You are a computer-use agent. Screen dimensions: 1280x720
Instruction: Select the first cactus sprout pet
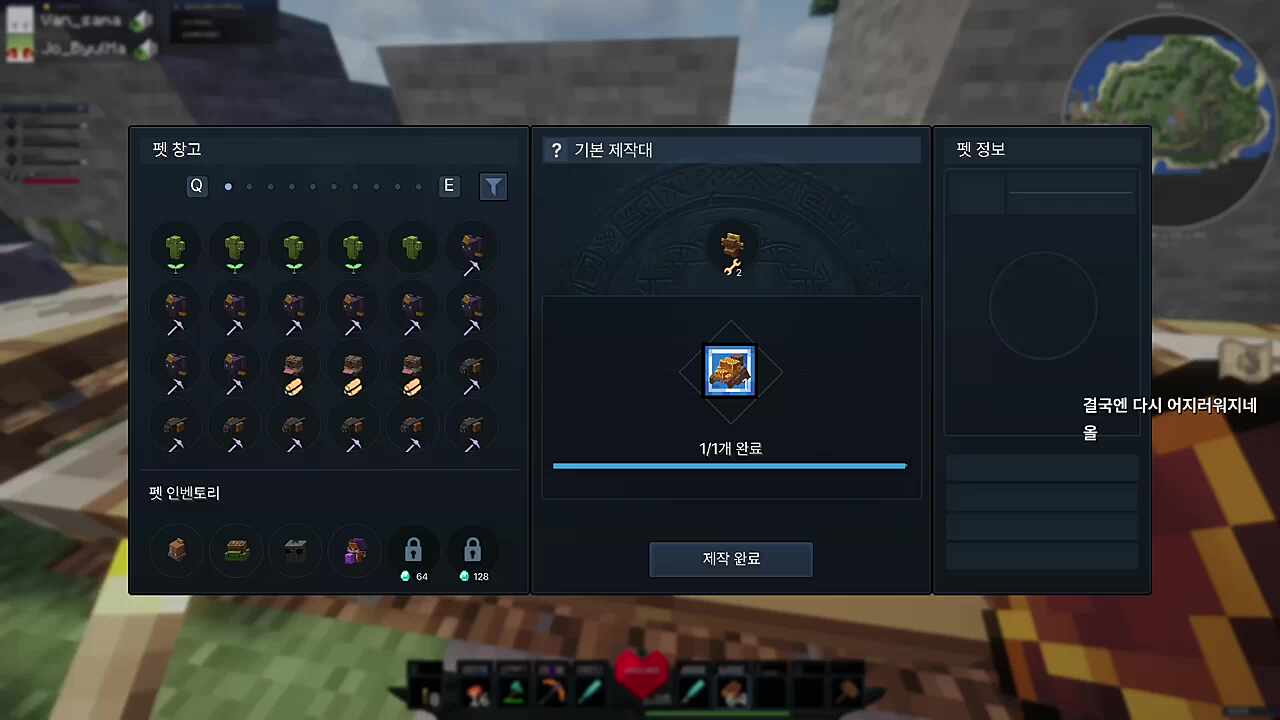coord(175,248)
